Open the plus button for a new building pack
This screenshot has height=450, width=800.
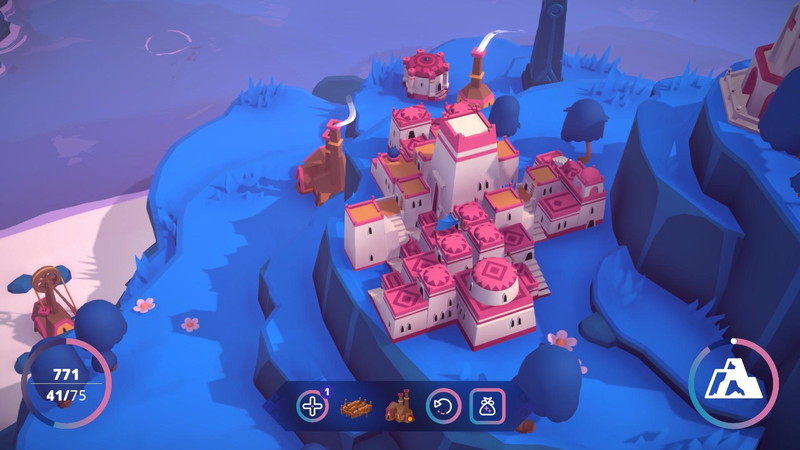312,406
